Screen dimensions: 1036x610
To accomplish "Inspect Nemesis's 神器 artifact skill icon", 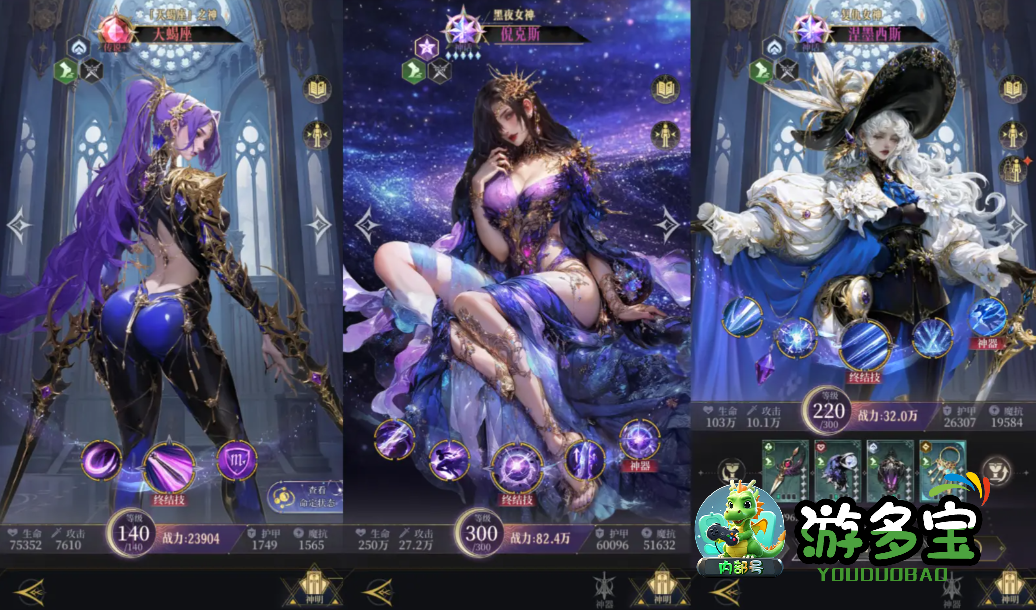I will (x=990, y=318).
